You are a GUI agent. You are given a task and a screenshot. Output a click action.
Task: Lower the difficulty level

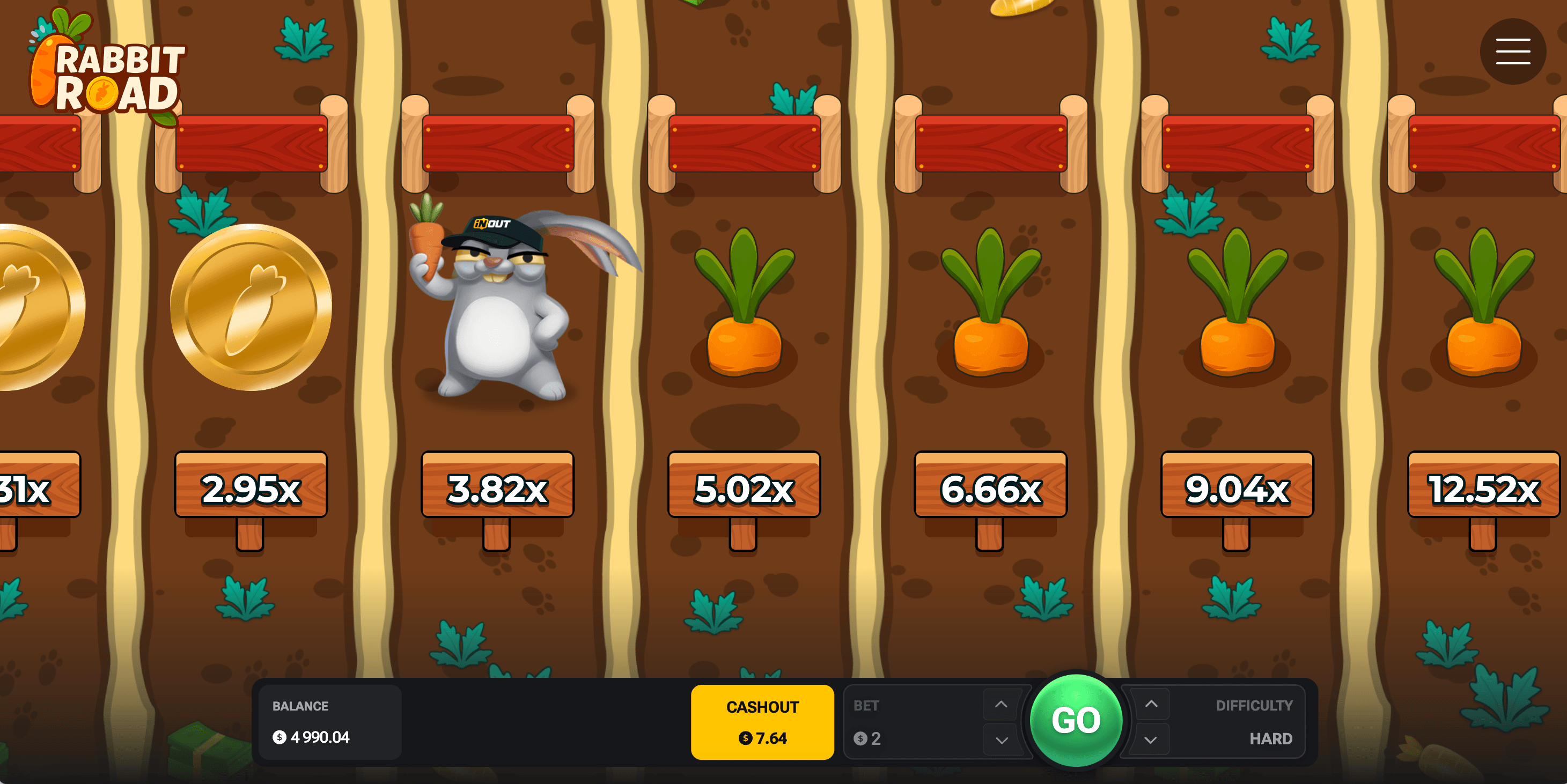pos(1150,739)
